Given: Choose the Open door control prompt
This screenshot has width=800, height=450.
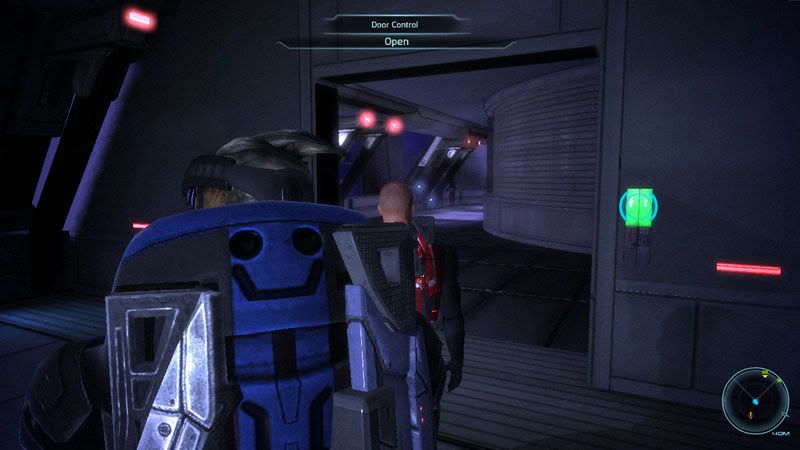Looking at the screenshot, I should click(397, 42).
